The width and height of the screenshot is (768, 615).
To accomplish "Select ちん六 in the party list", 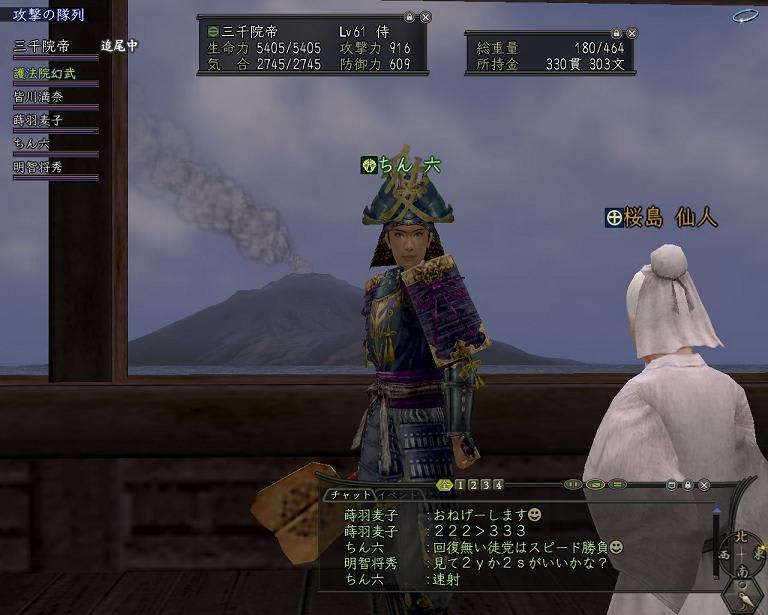I will point(32,143).
